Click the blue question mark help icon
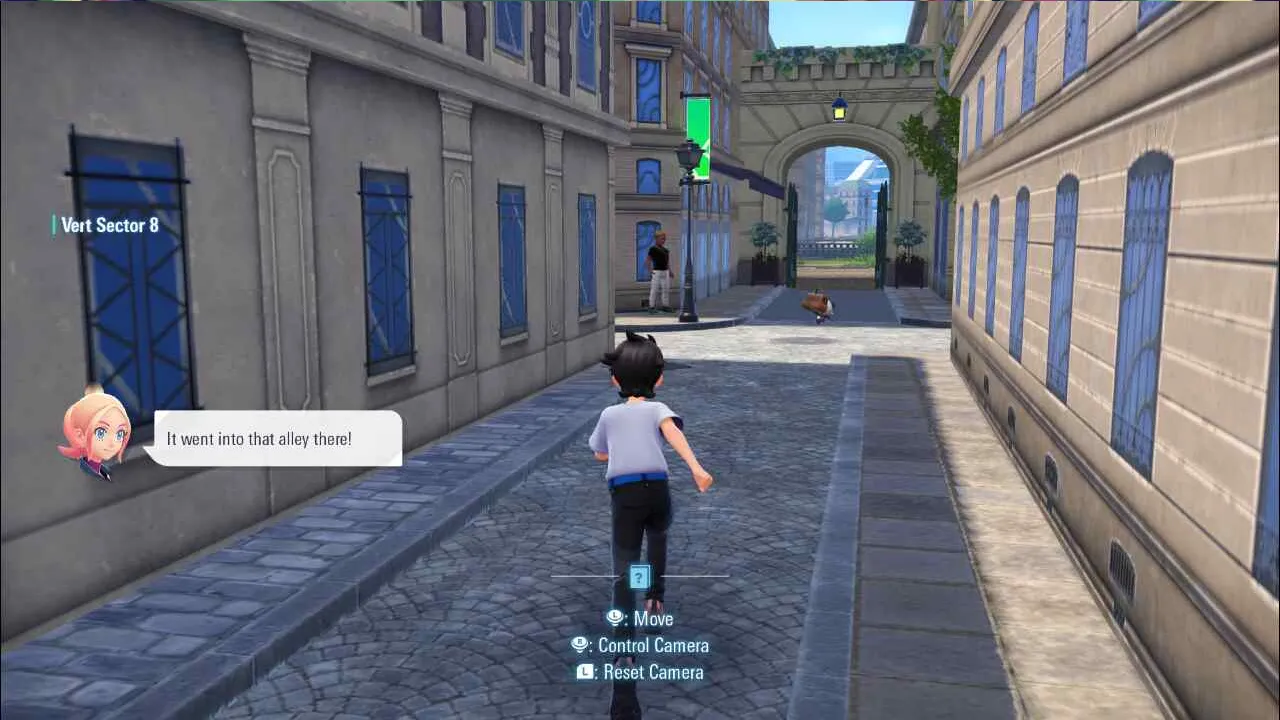Image resolution: width=1280 pixels, height=720 pixels. (640, 576)
